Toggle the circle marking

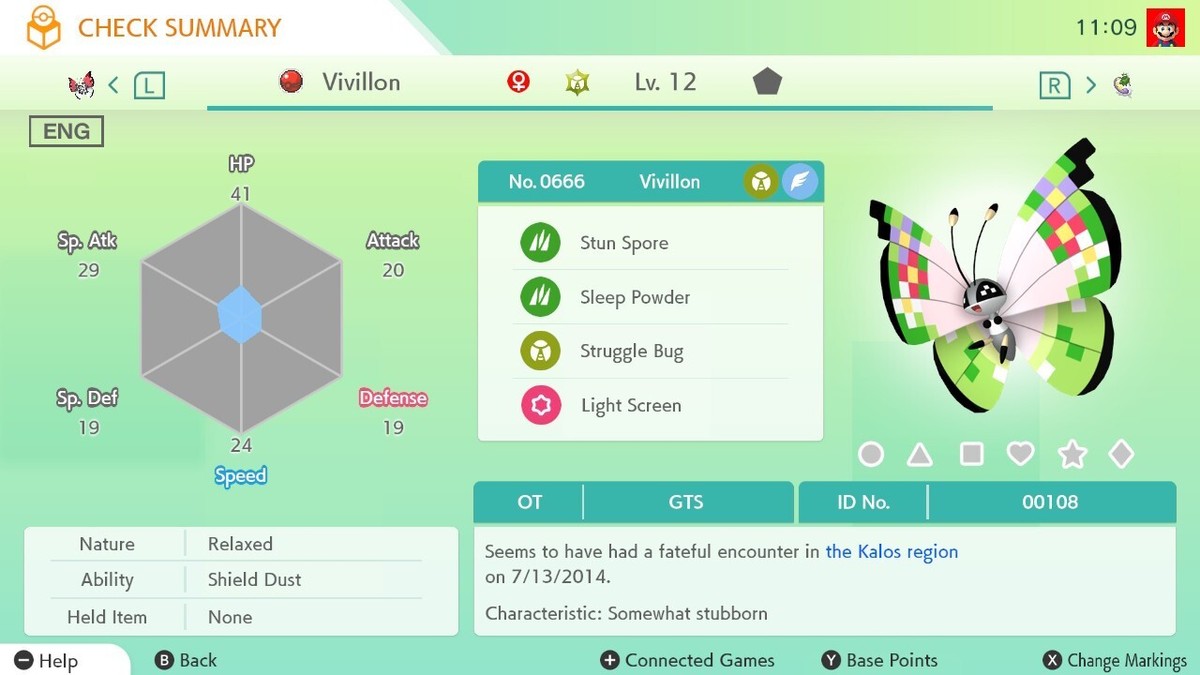871,455
